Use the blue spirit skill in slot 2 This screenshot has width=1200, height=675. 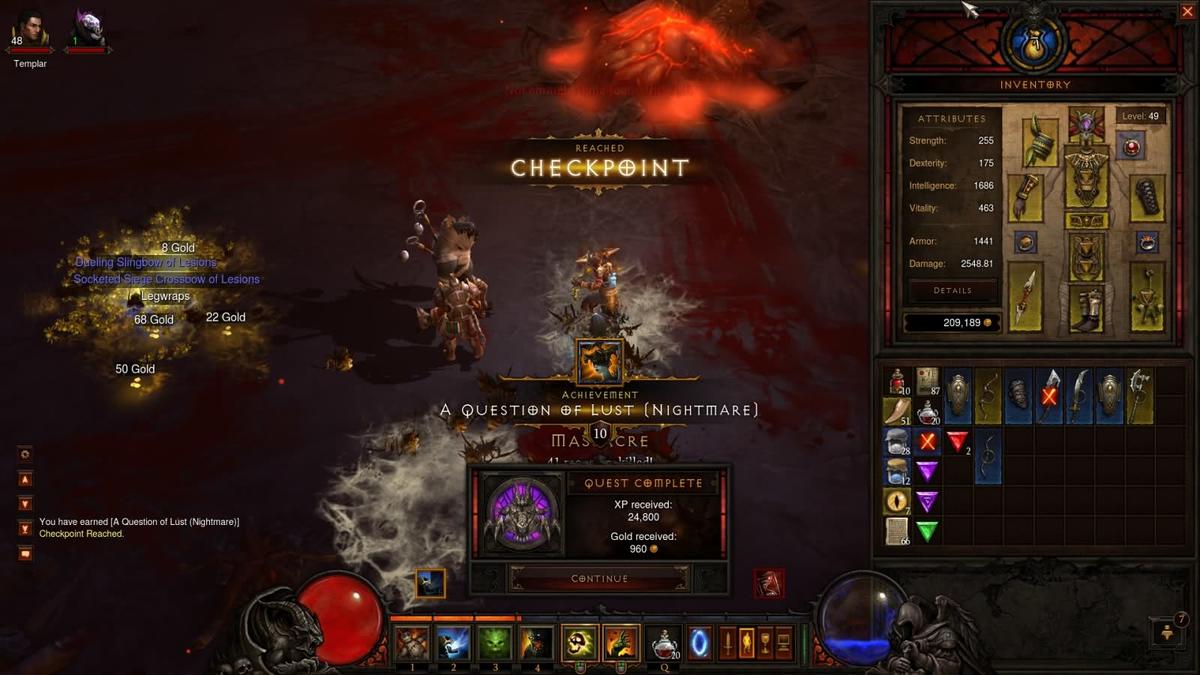[x=453, y=643]
